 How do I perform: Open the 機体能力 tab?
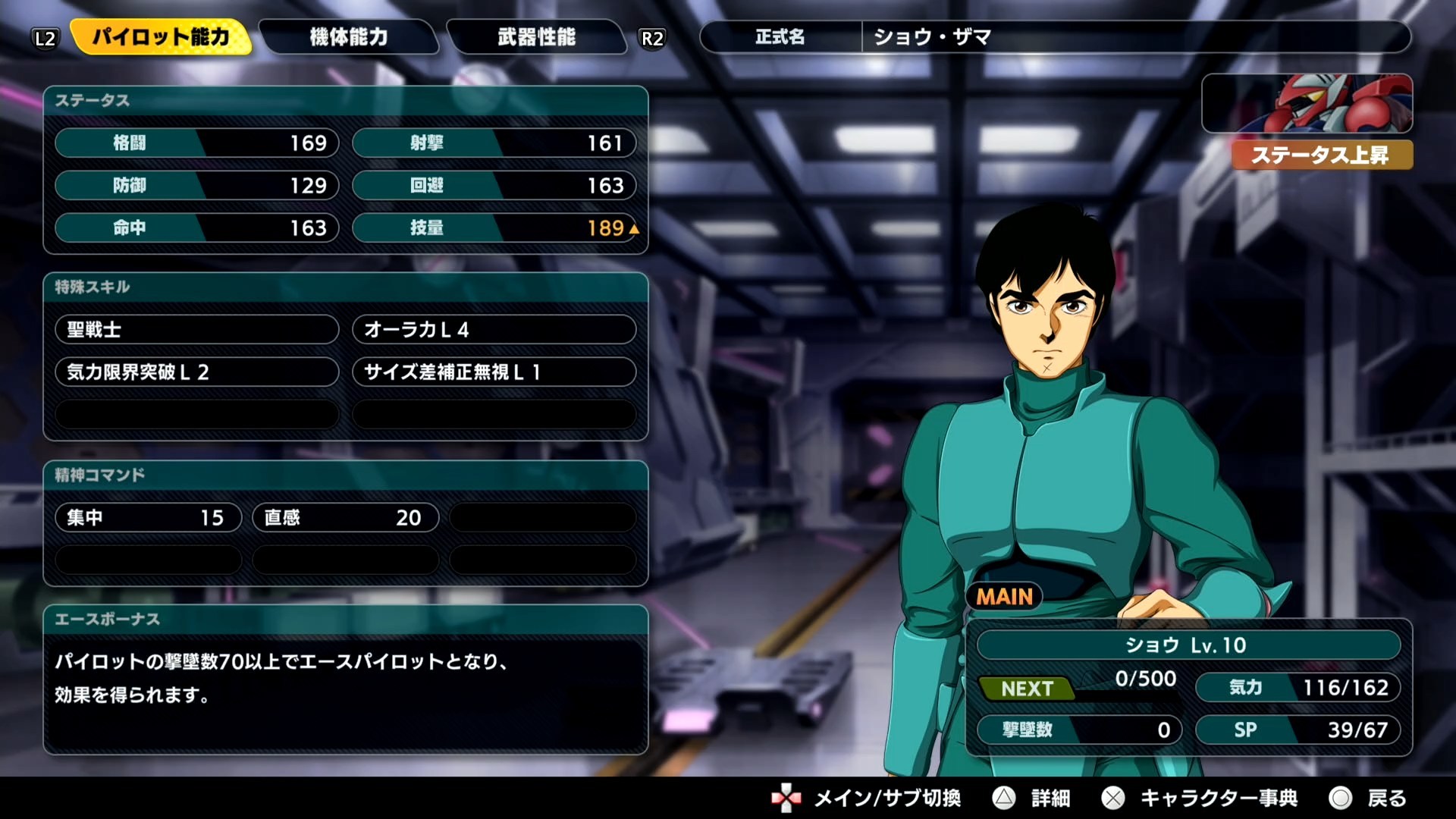tap(349, 37)
